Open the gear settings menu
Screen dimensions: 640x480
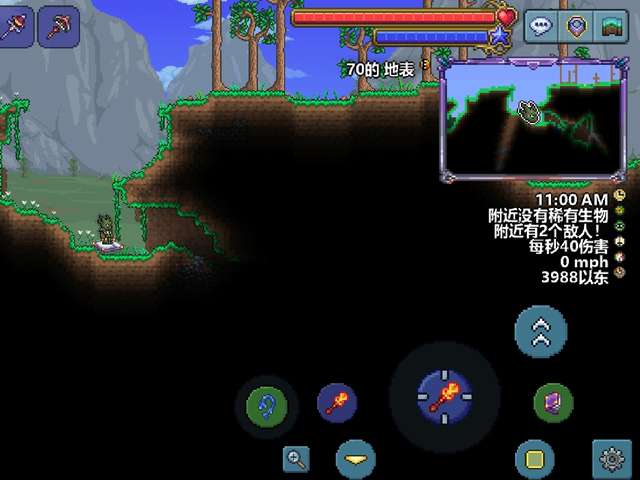612,460
